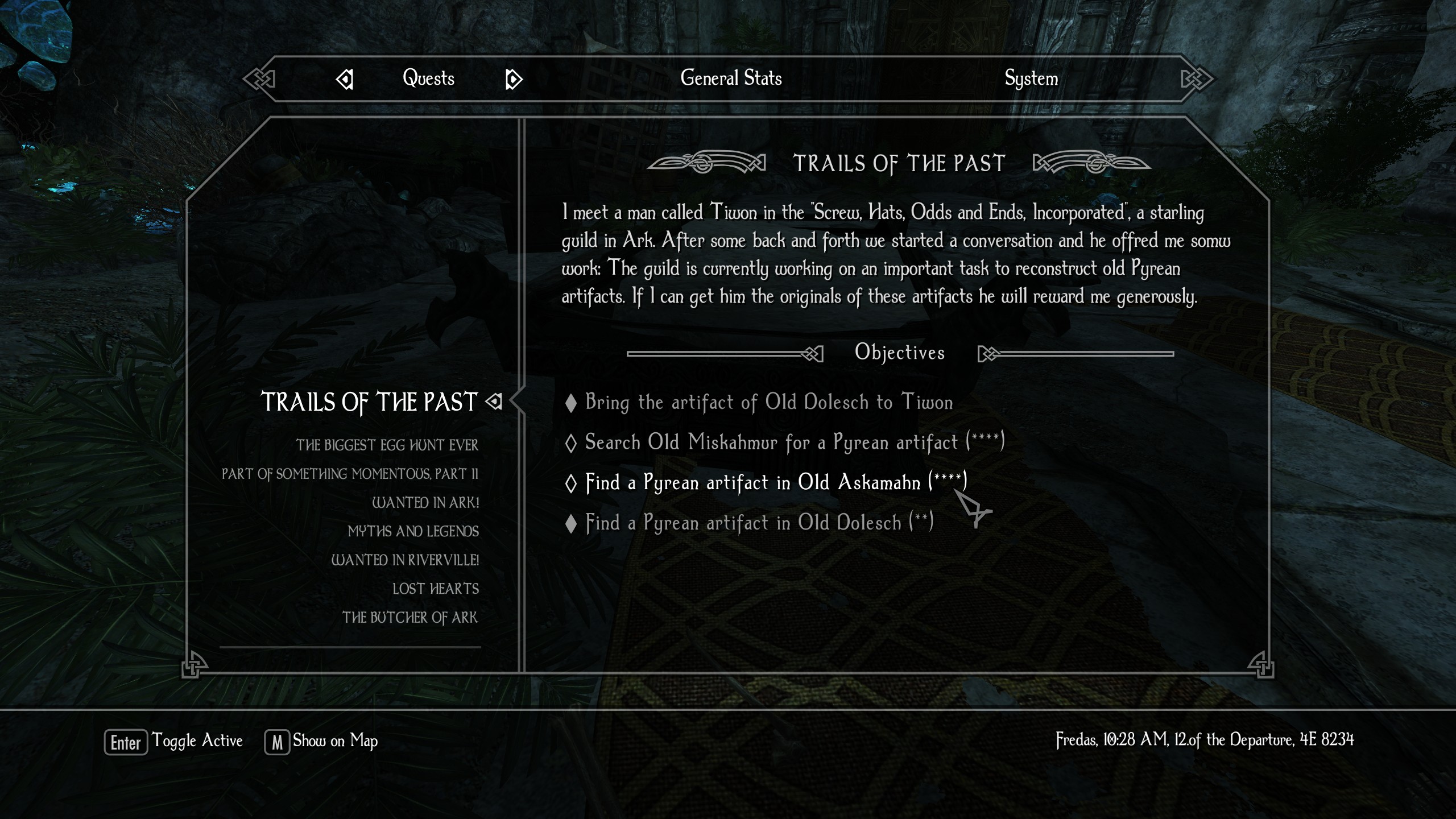Select The Butcher of Ark quest

pos(409,618)
